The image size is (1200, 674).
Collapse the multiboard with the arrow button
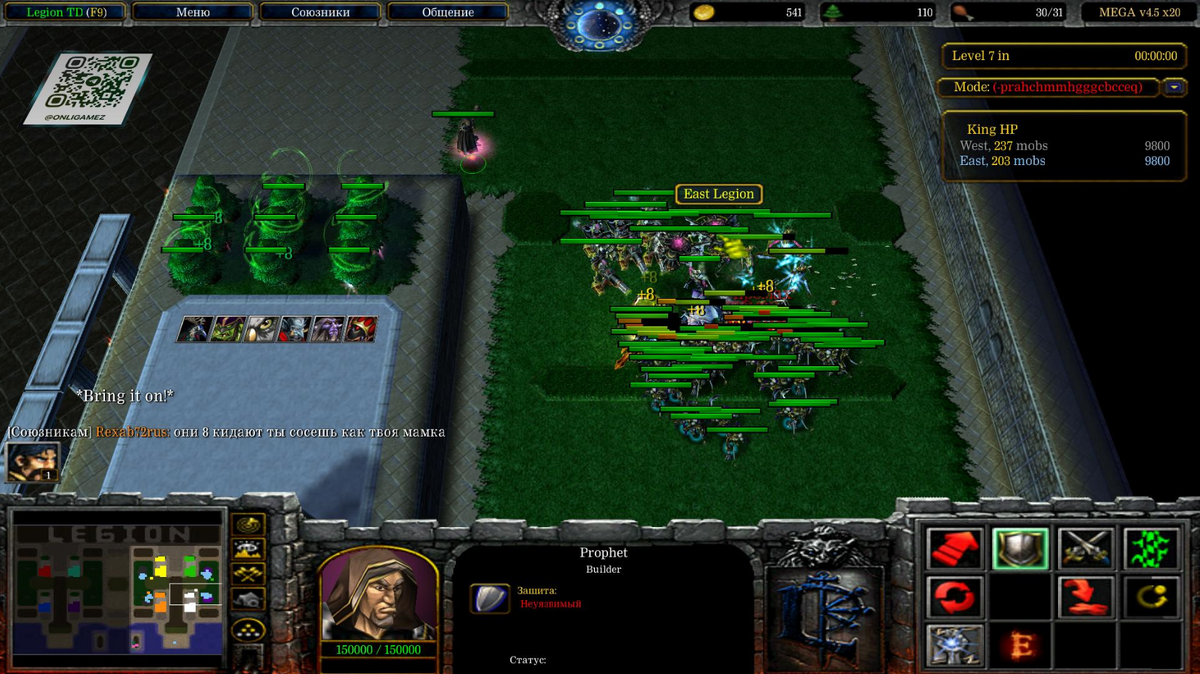point(1174,87)
